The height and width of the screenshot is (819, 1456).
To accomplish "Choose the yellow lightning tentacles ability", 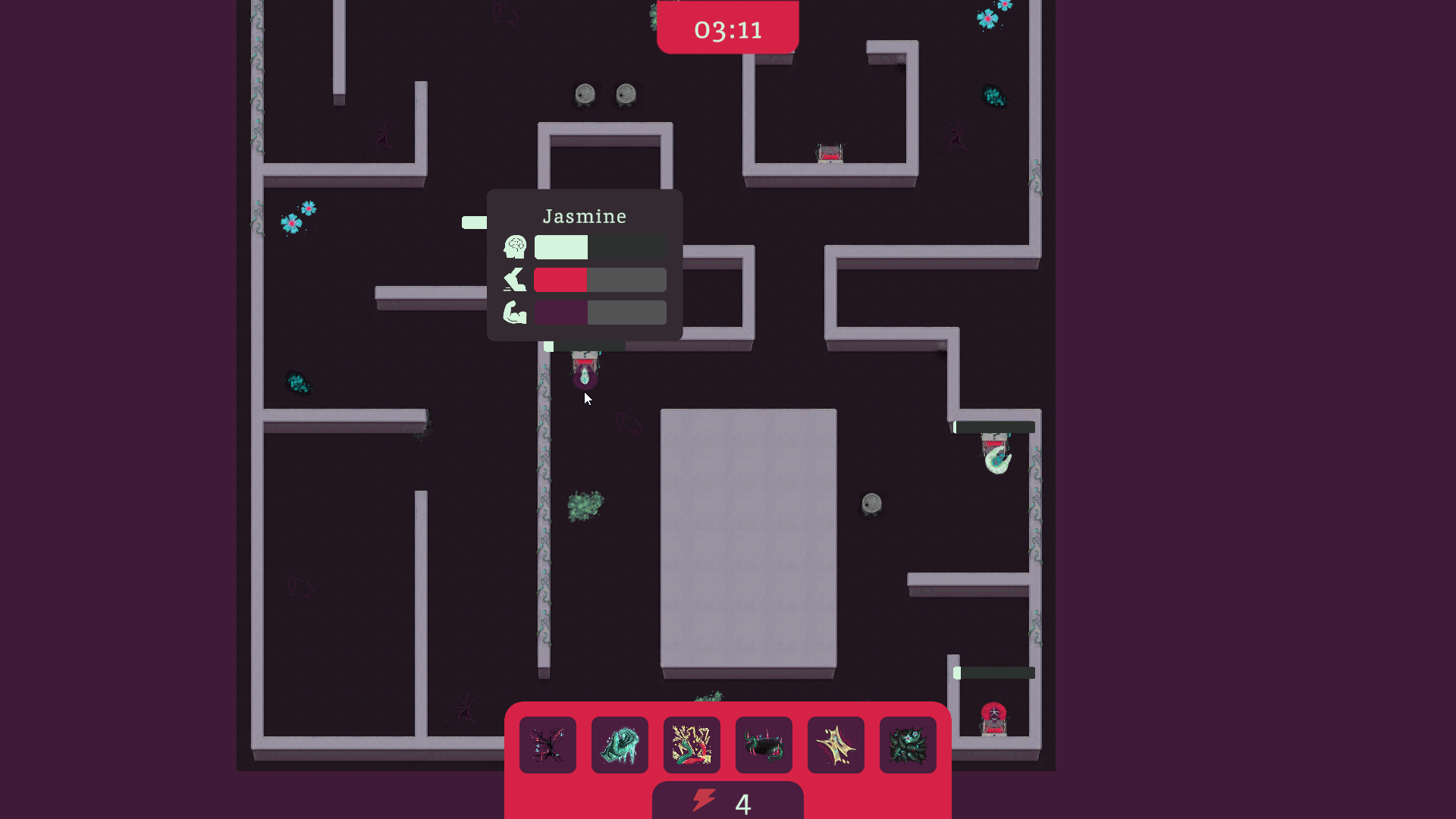I will (x=692, y=745).
